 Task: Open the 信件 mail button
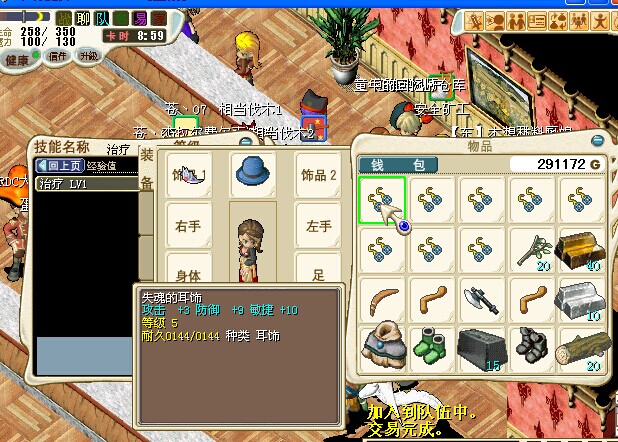(58, 56)
